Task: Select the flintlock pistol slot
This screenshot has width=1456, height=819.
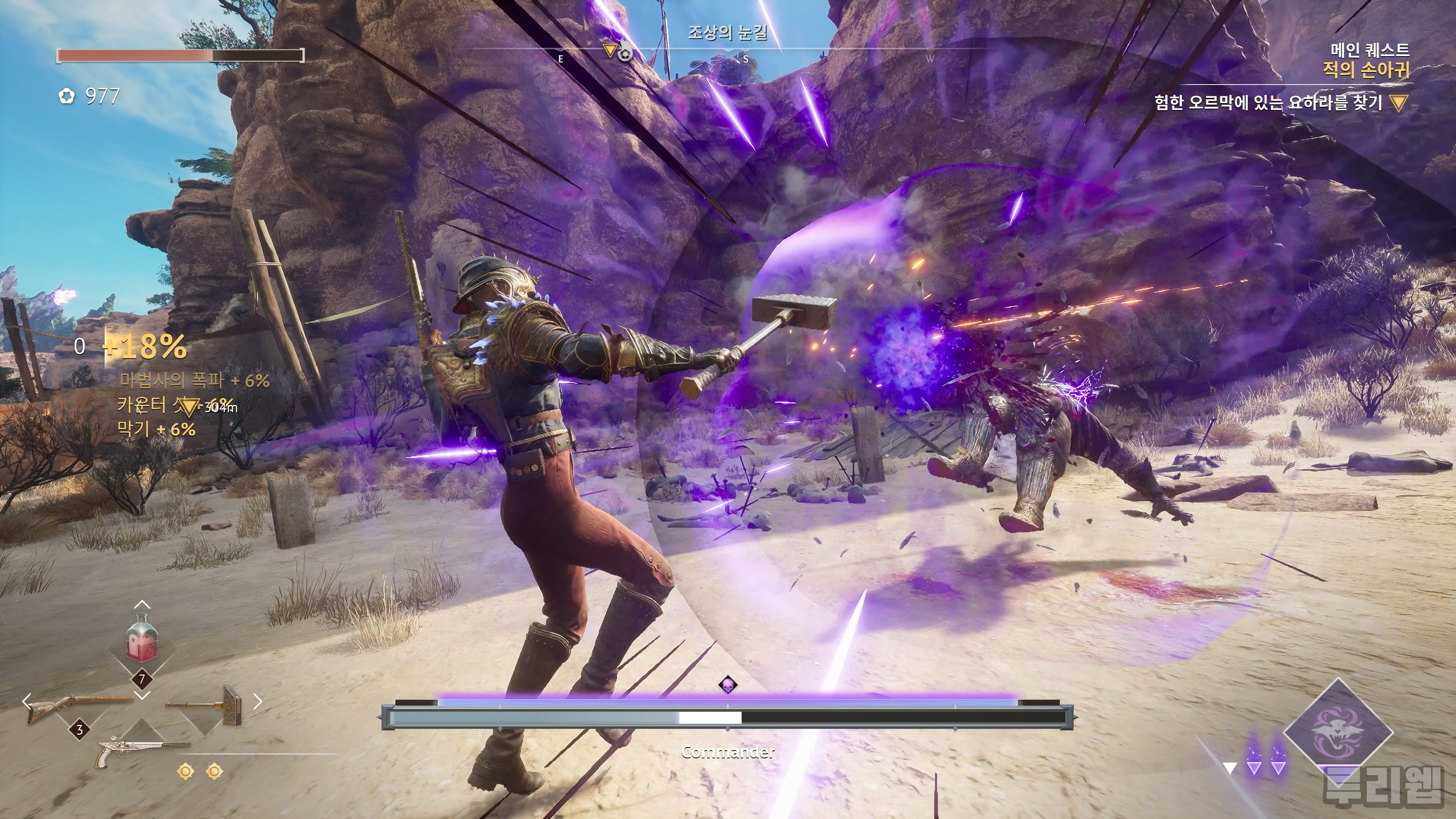Action: (x=142, y=749)
